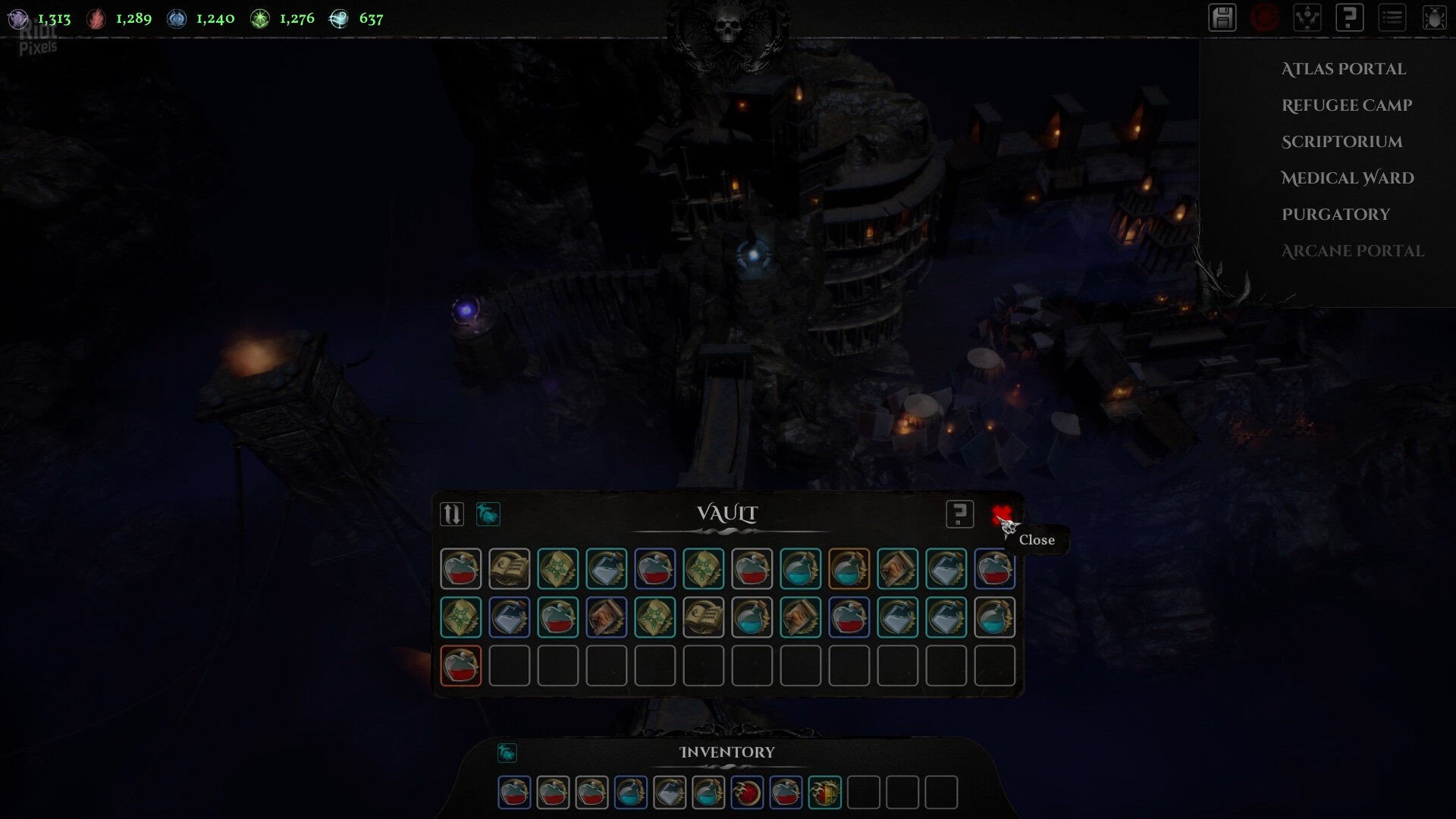The image size is (1456, 819).
Task: Click the bug report beetle icon
Action: tap(1434, 18)
